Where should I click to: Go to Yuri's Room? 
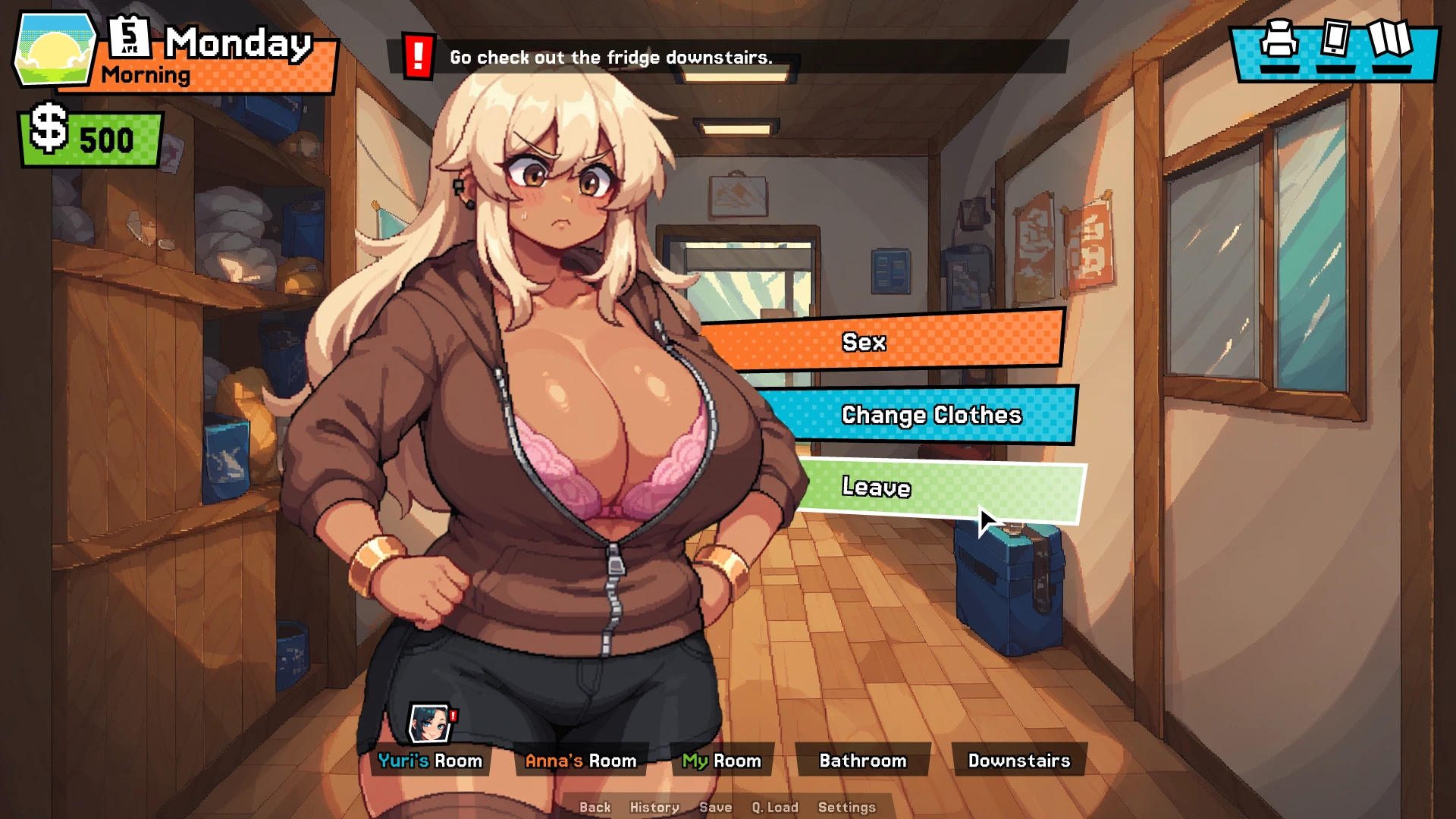430,761
